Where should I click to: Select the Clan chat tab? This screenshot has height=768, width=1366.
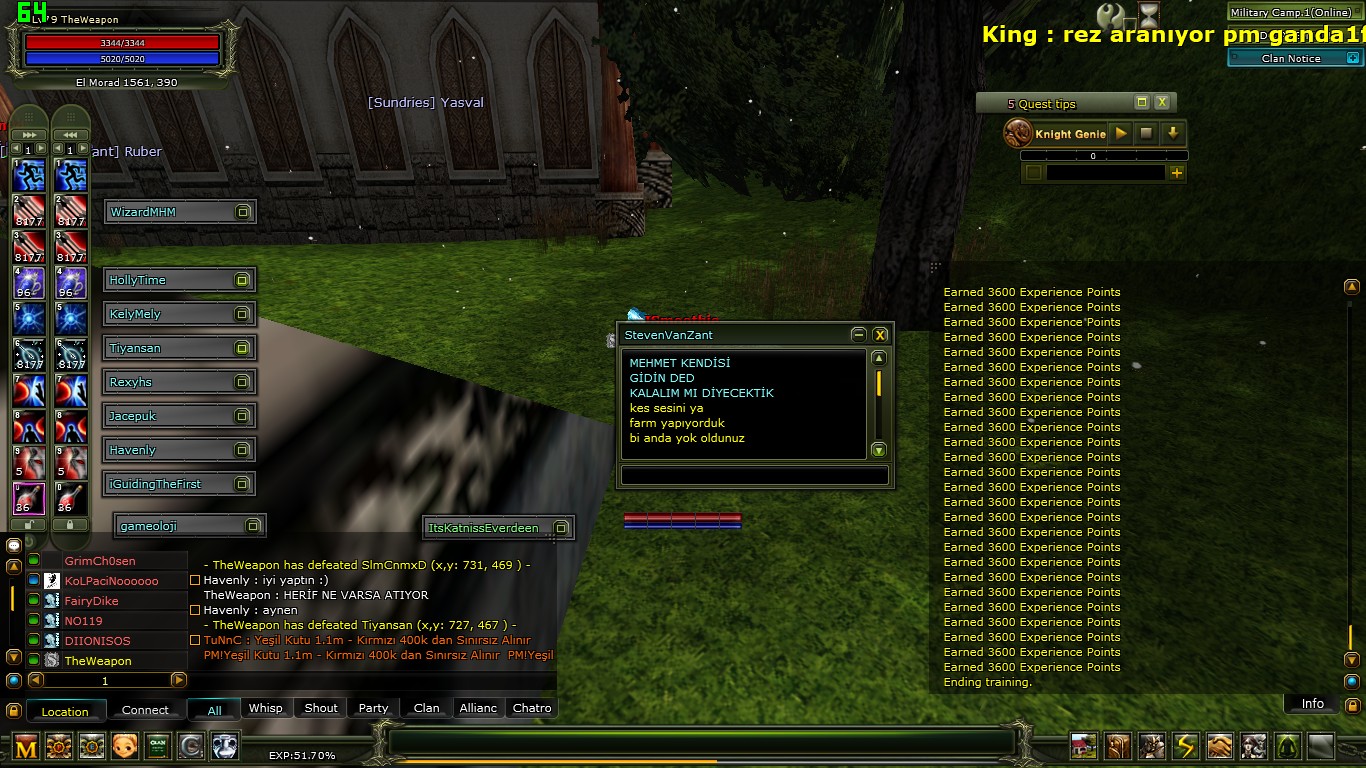[x=427, y=708]
